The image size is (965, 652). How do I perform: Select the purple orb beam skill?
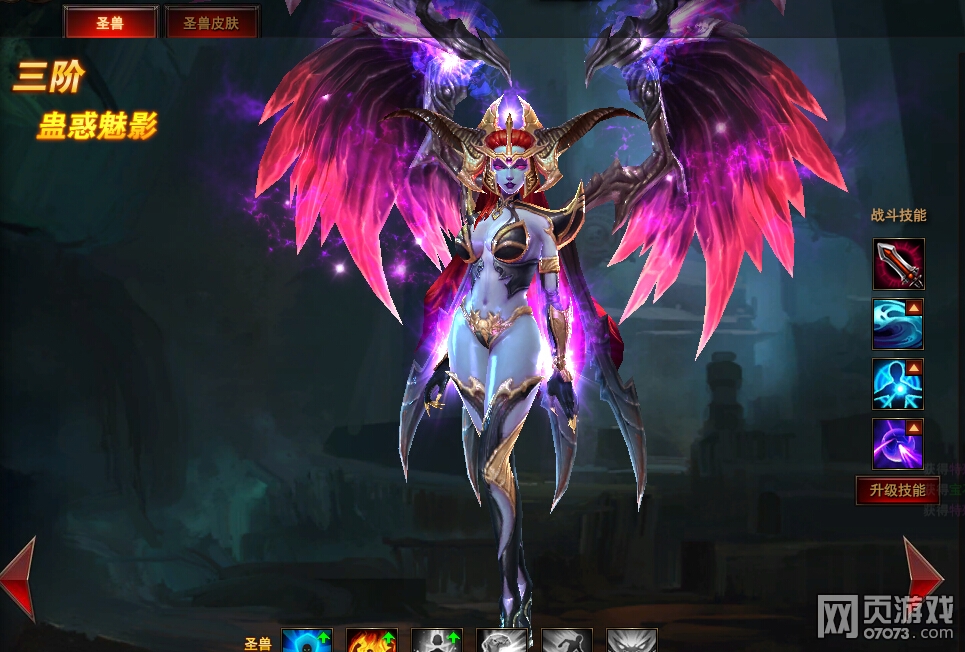(x=898, y=444)
